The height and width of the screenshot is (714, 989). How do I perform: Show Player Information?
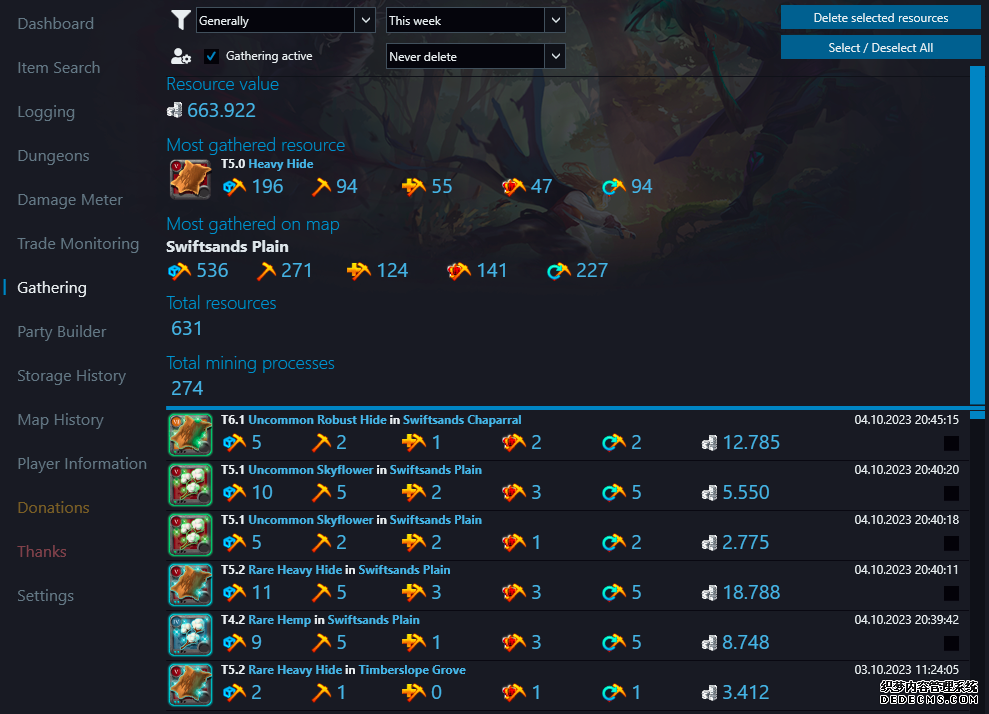click(82, 464)
